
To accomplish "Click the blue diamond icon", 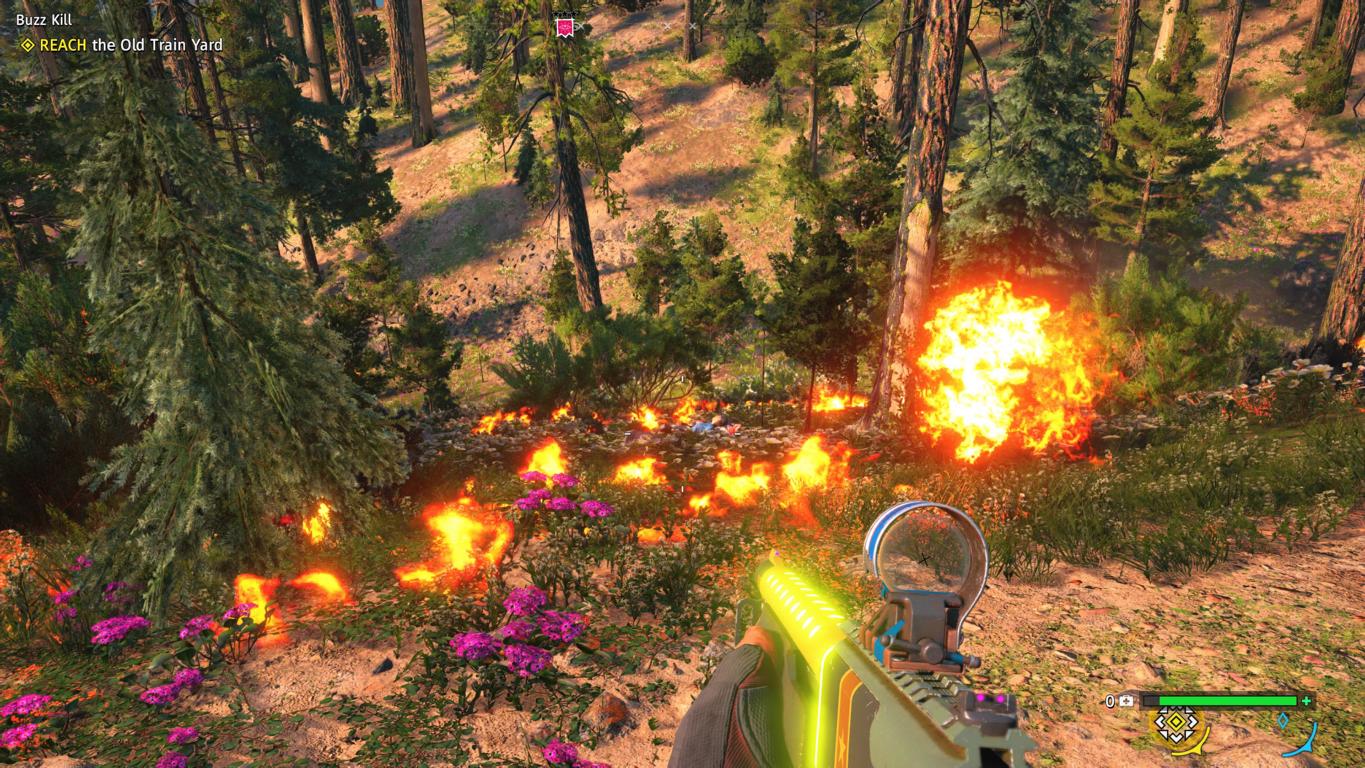I will pos(1283,720).
